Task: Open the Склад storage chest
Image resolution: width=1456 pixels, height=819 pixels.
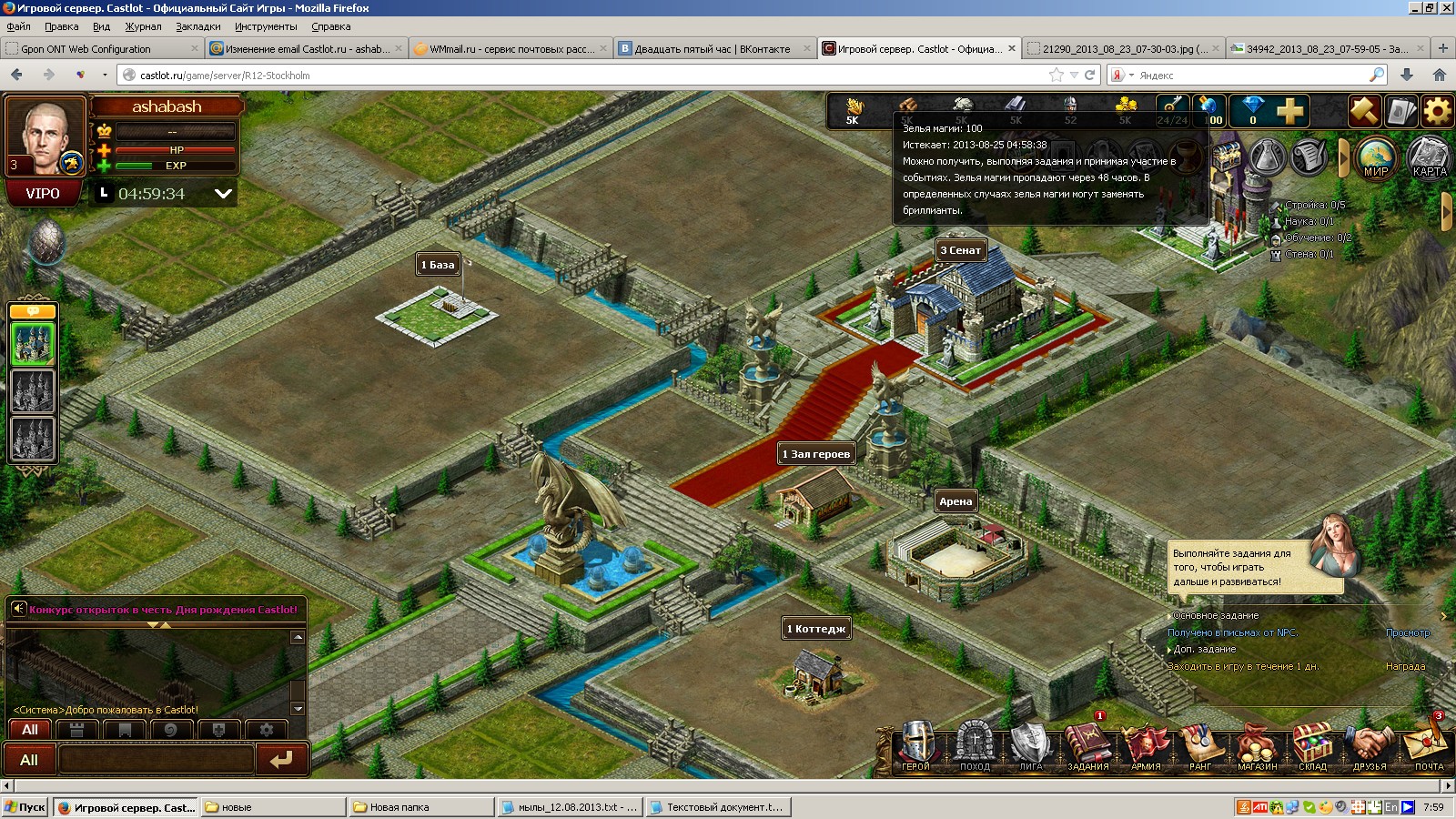Action: point(1312,746)
